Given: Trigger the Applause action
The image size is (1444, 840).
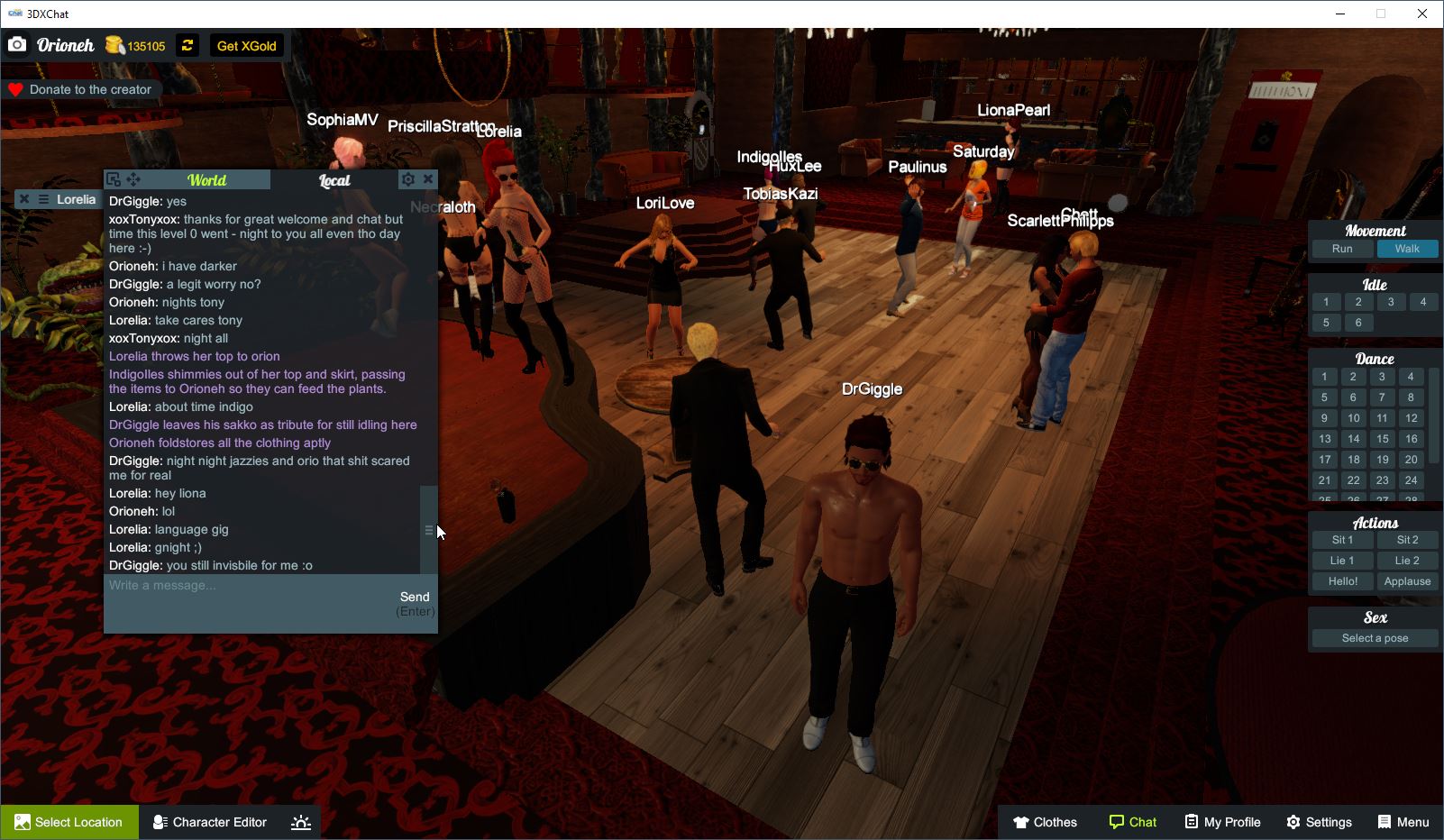Looking at the screenshot, I should click(x=1407, y=581).
